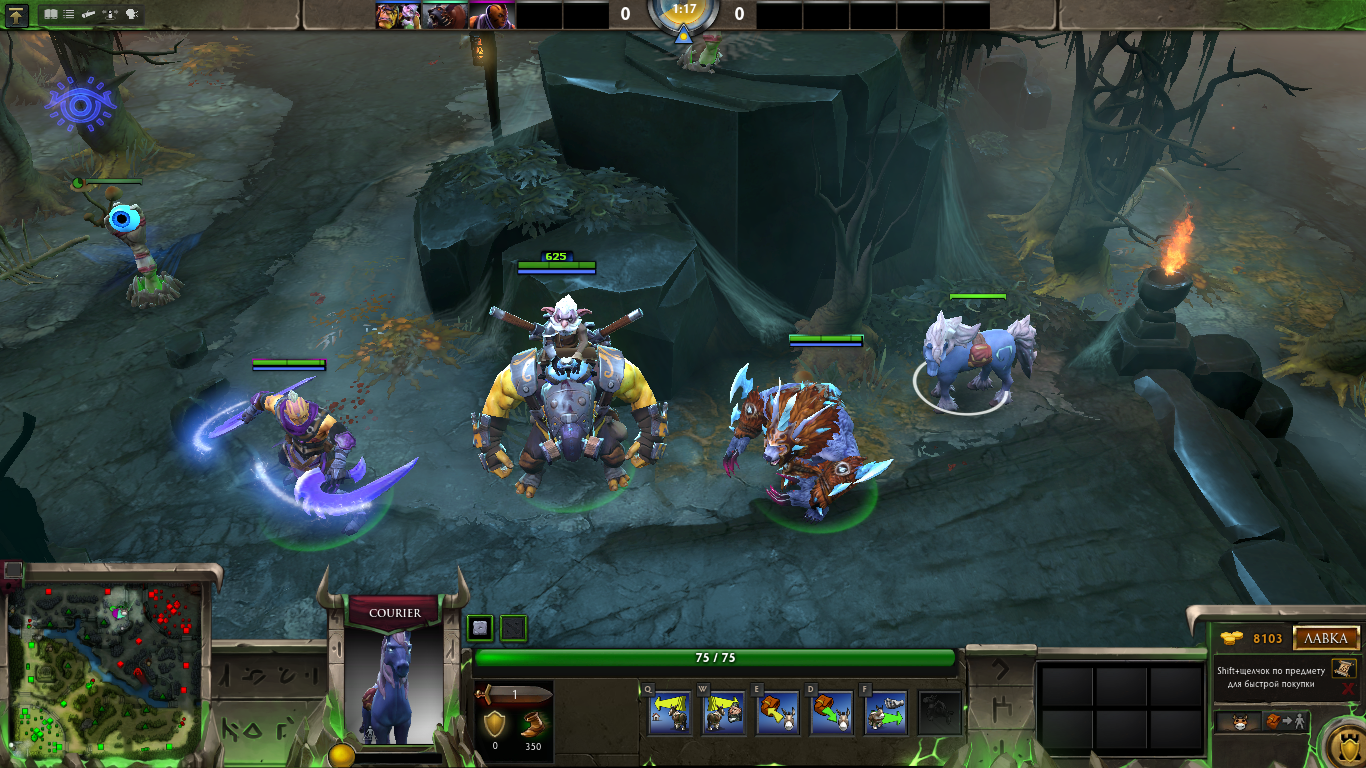
Task: Open the main menu arrow button
Action: 17,15
